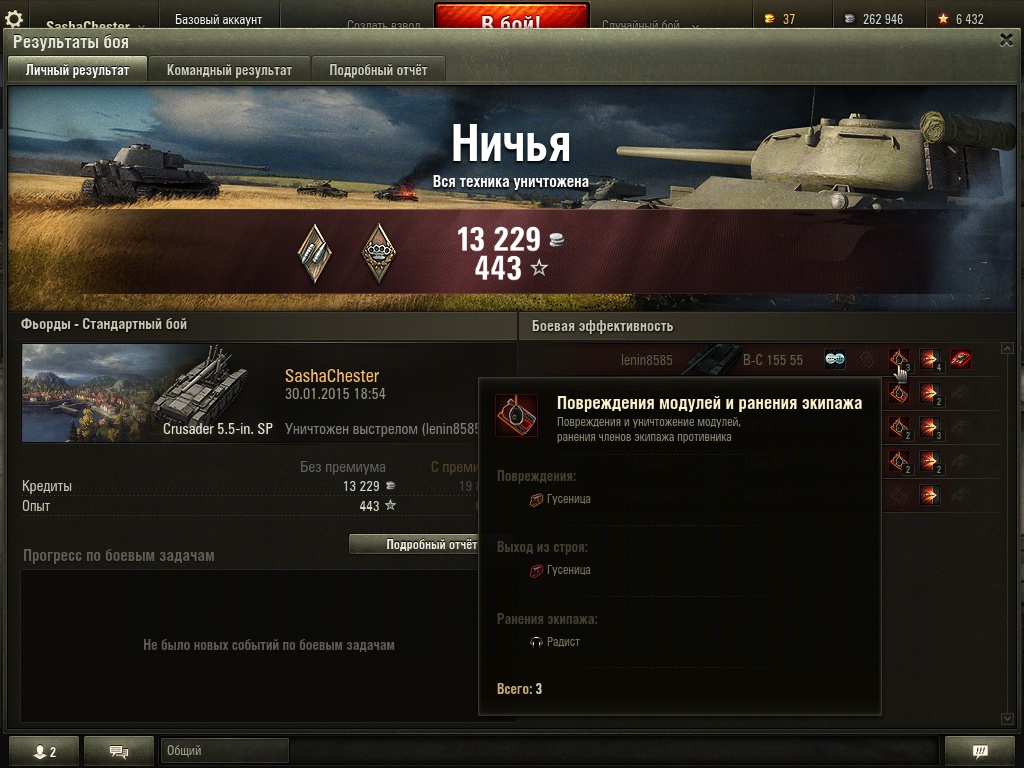Click the damage icon showing 4
The image size is (1024, 768).
930,360
